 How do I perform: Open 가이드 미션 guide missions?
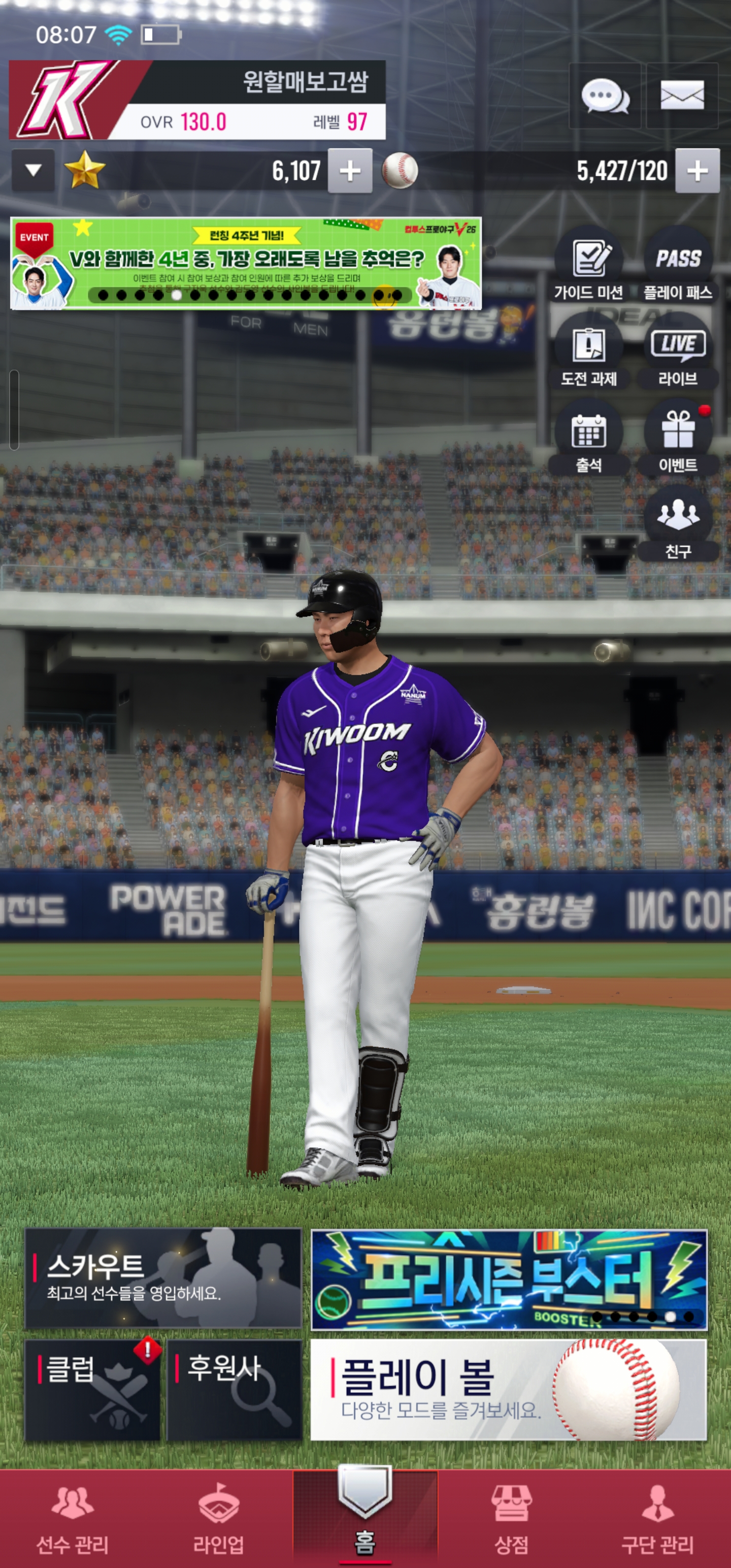click(588, 266)
